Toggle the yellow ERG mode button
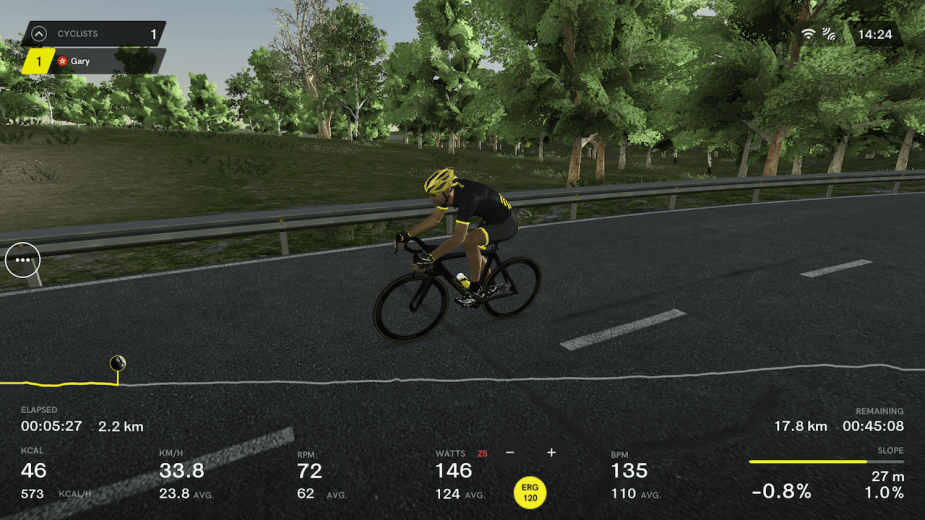 530,491
